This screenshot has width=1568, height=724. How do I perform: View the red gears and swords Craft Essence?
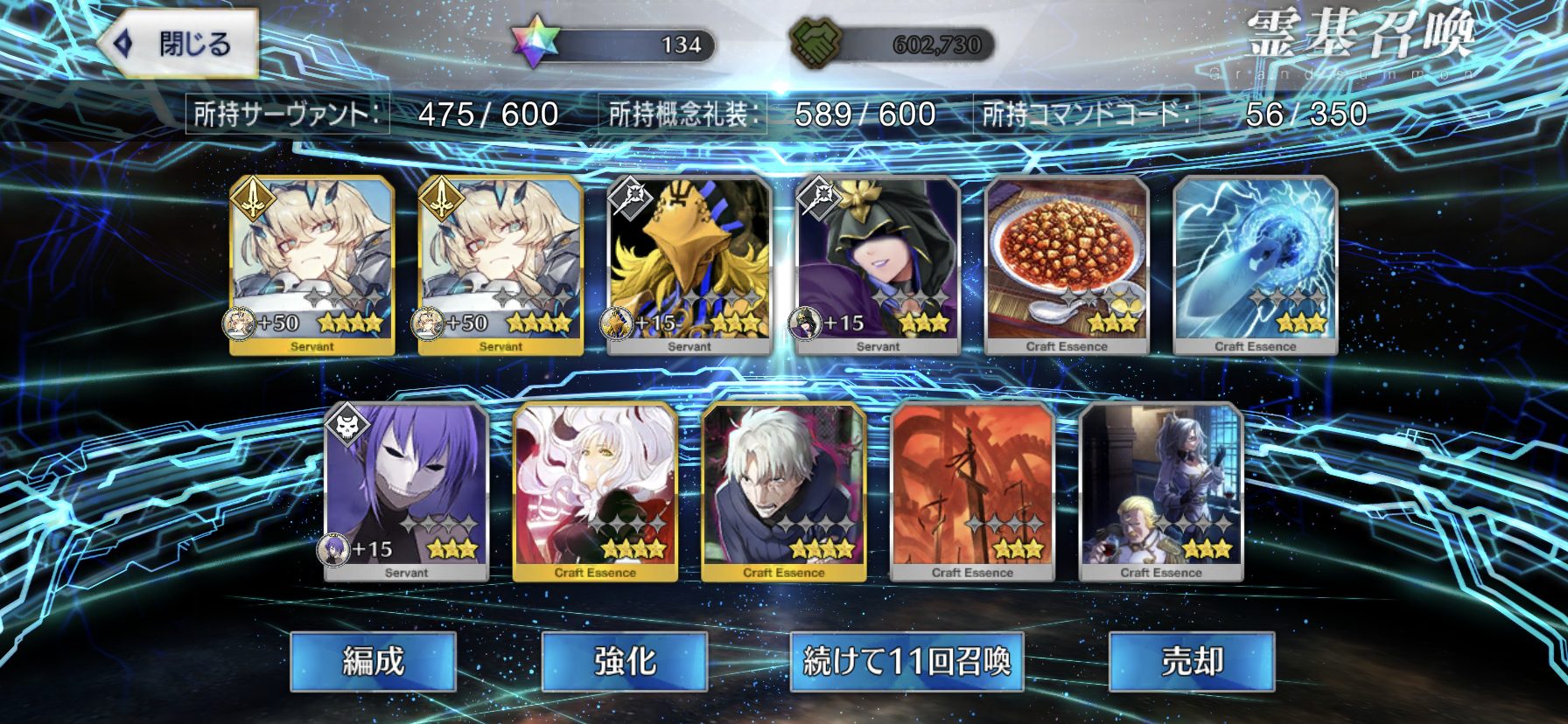coord(972,491)
